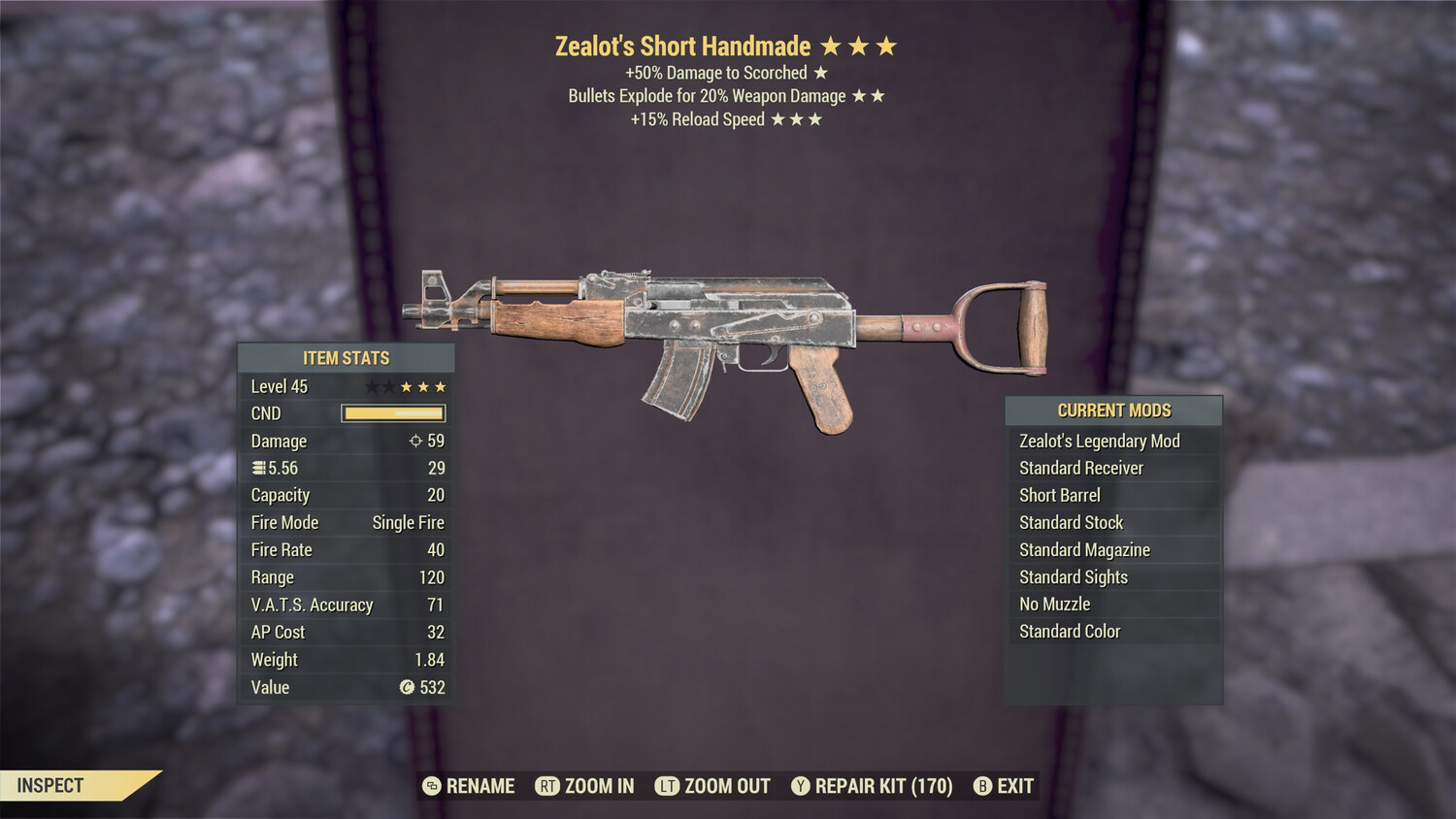Open the Fire Mode Single Fire option

click(x=408, y=522)
